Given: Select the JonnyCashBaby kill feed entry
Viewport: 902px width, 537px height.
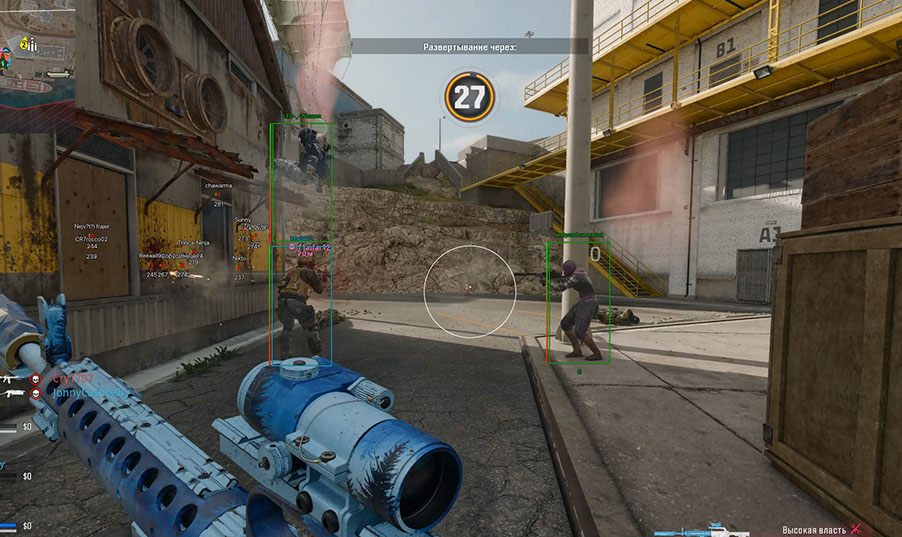Looking at the screenshot, I should 90,394.
